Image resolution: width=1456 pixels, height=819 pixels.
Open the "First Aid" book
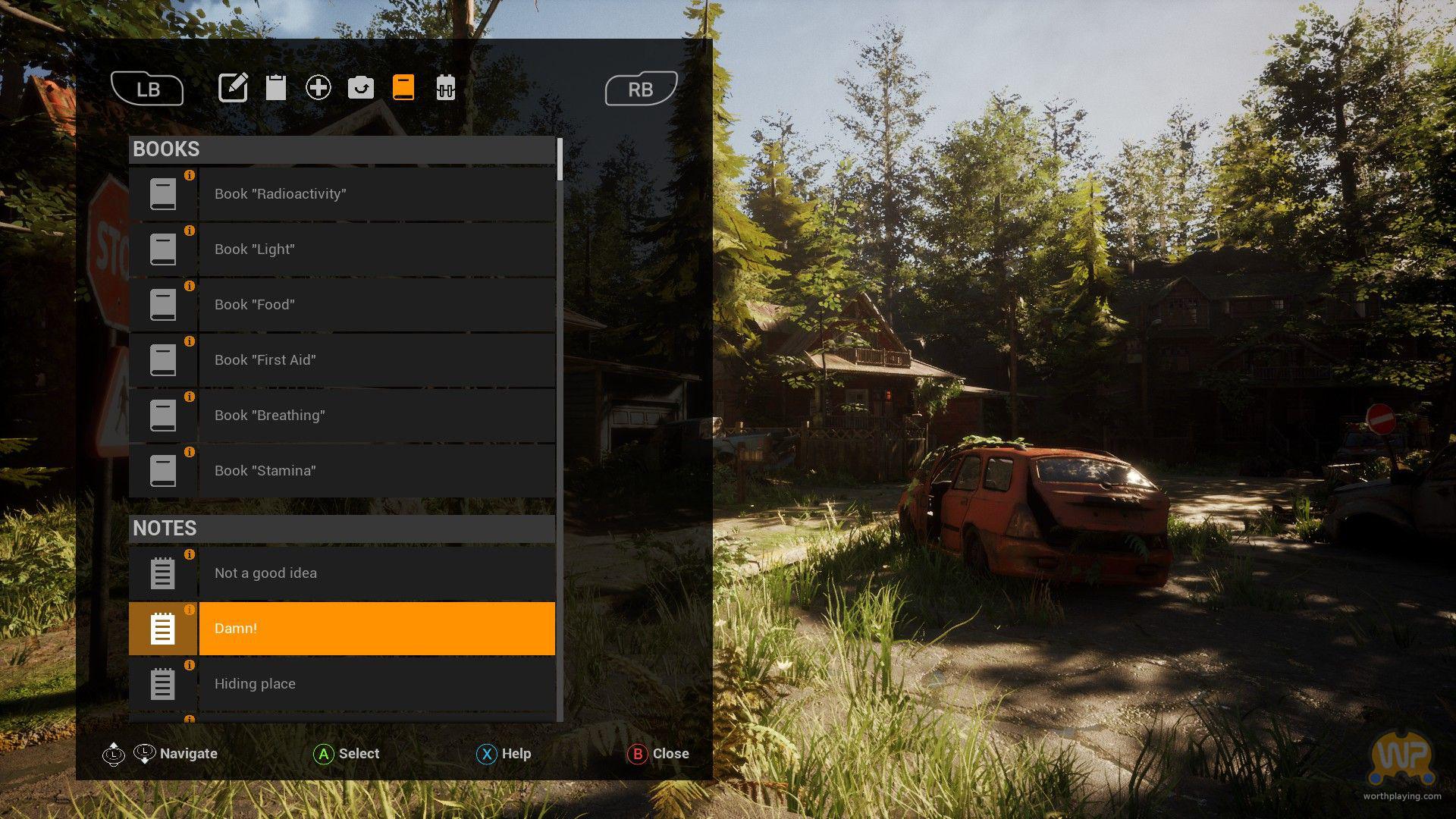pyautogui.click(x=343, y=360)
